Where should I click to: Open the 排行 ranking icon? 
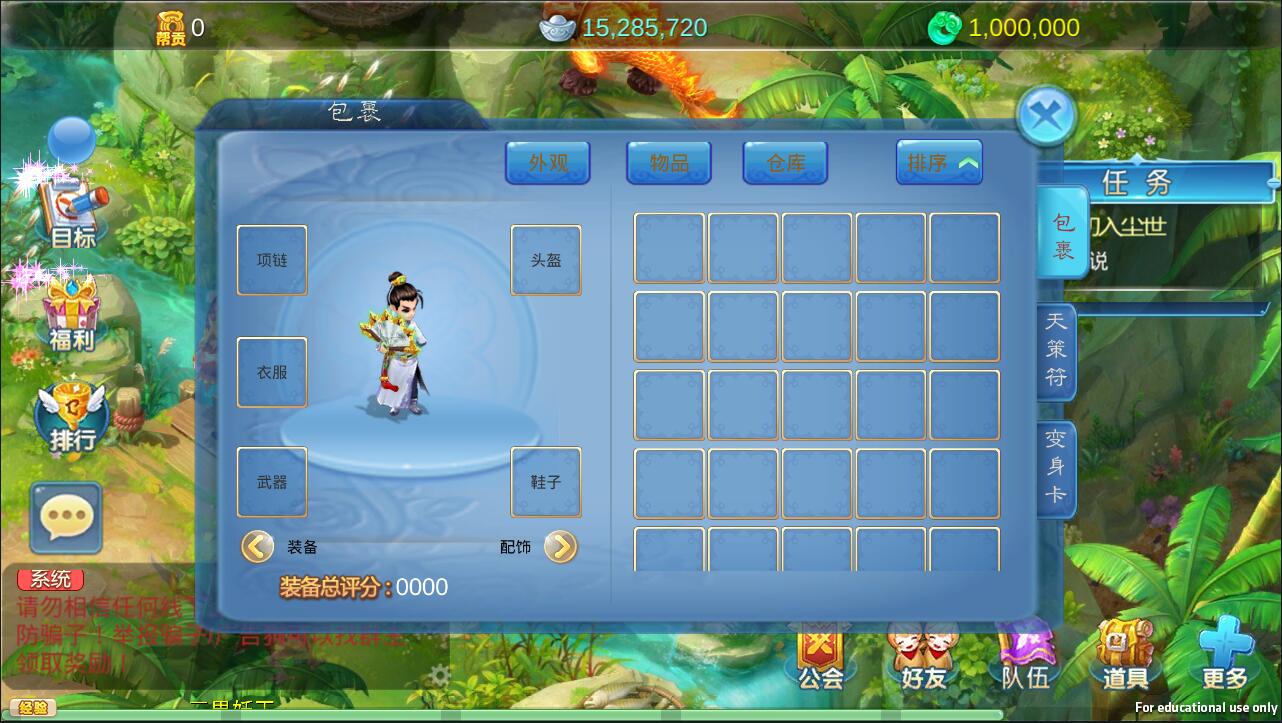click(72, 417)
